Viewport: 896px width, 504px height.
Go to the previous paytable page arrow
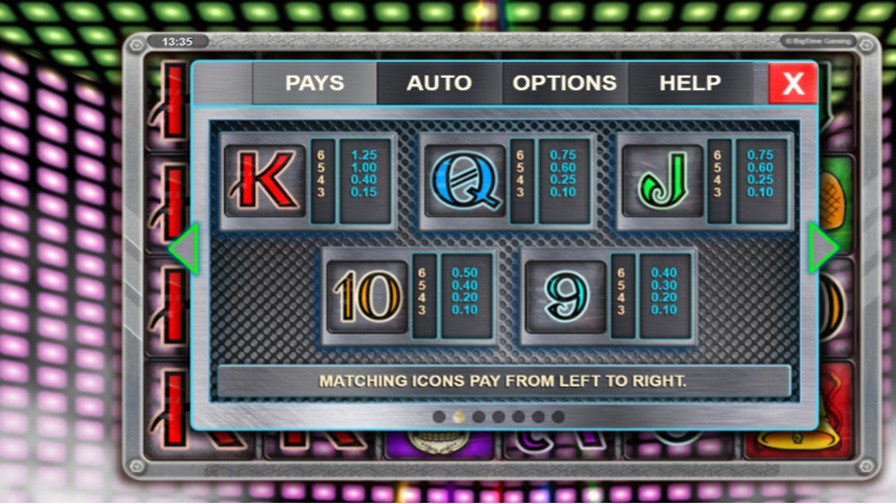184,249
